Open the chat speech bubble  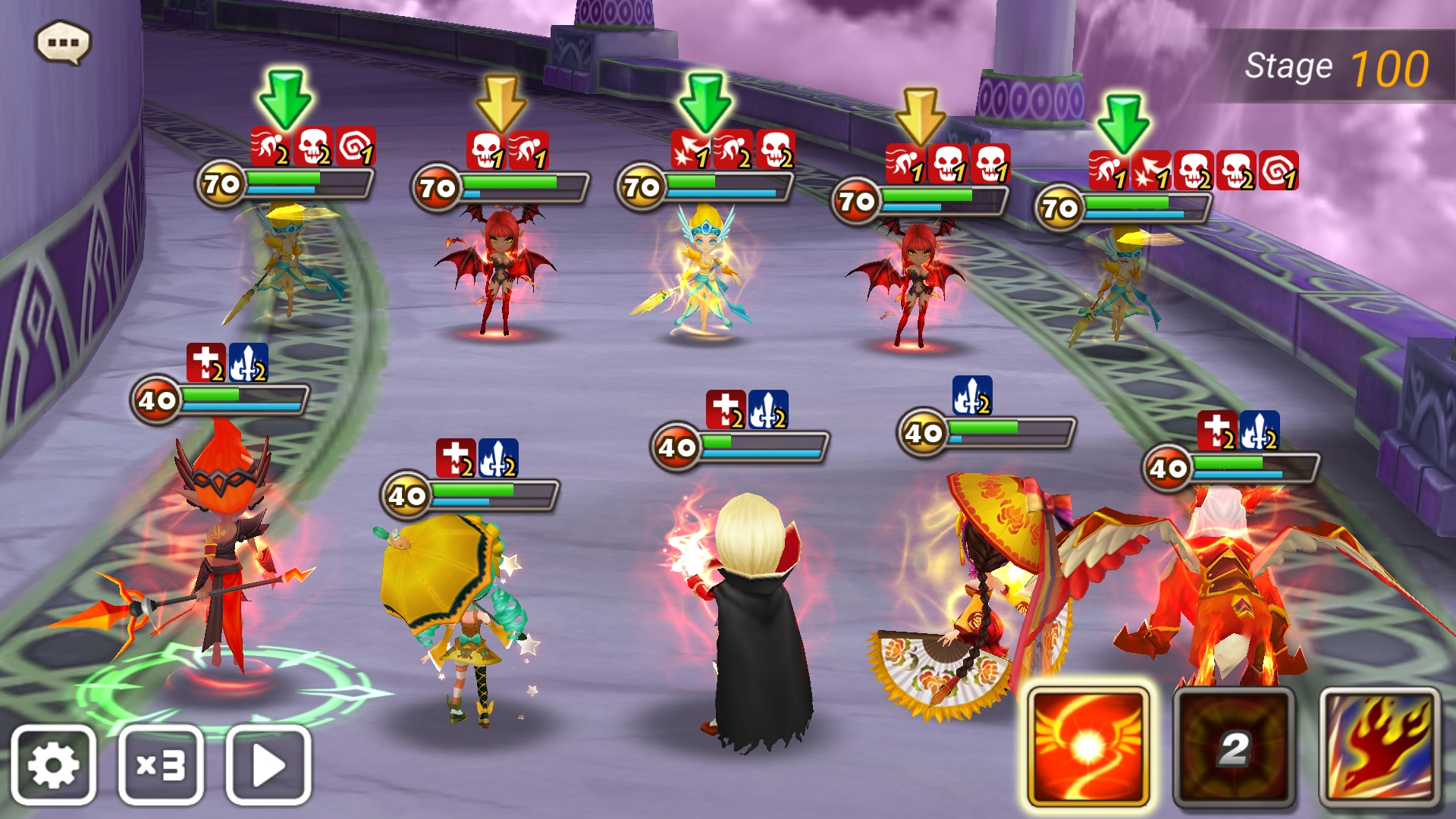coord(63,42)
